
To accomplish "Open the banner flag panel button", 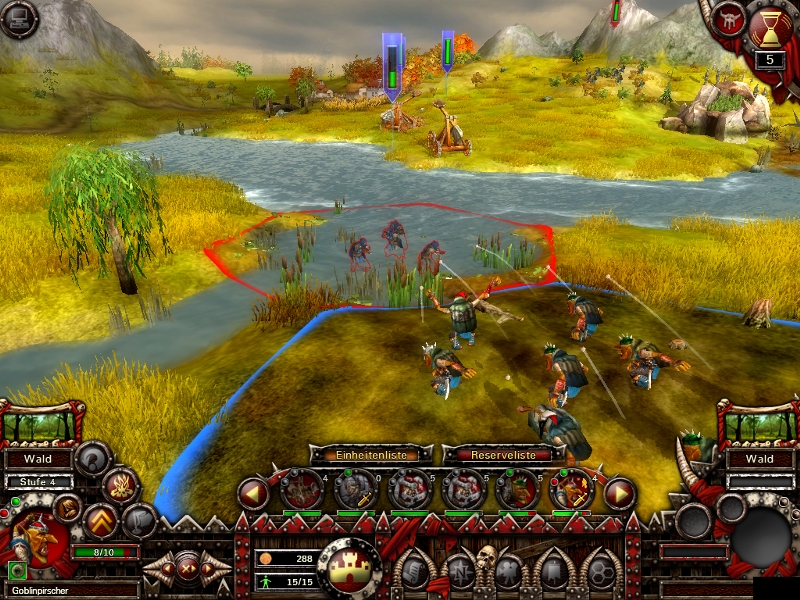I will [556, 571].
